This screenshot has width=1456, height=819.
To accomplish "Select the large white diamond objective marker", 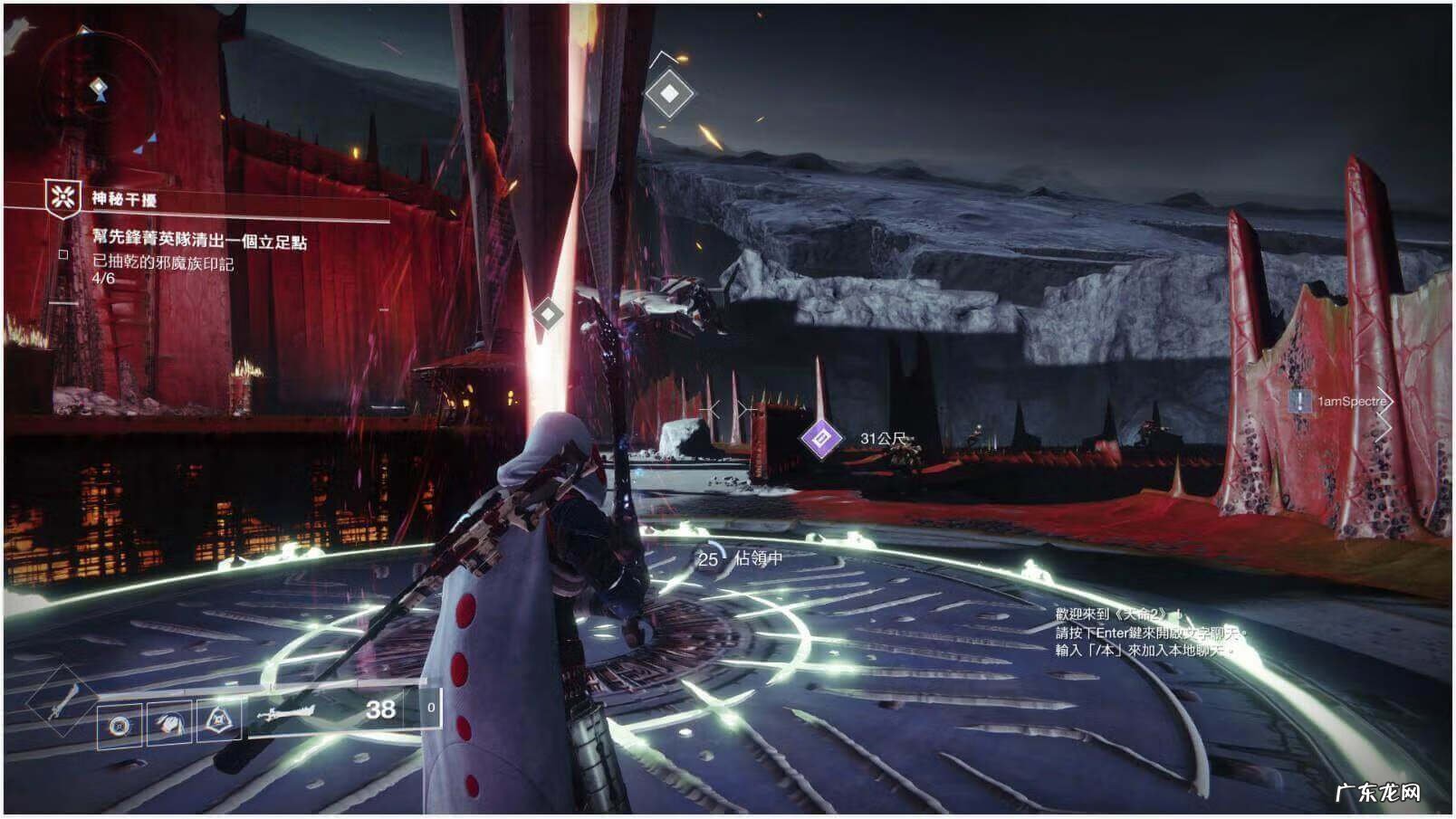I will [x=668, y=93].
